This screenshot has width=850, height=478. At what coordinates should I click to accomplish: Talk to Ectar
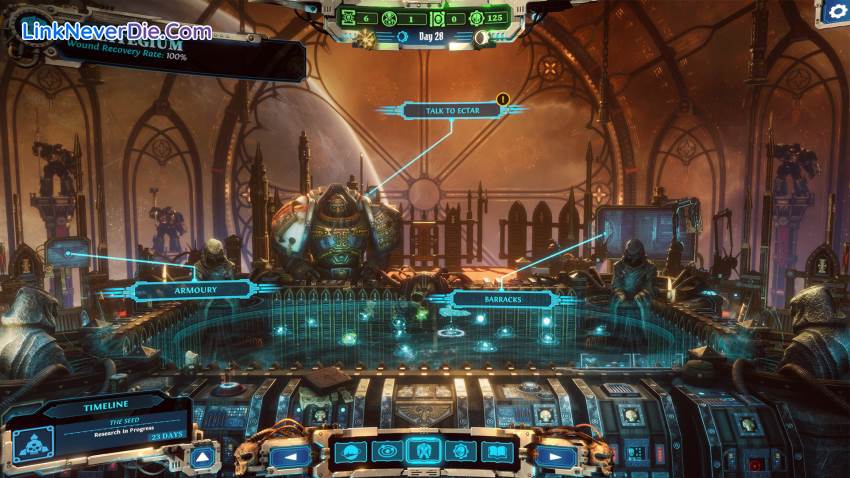(451, 111)
